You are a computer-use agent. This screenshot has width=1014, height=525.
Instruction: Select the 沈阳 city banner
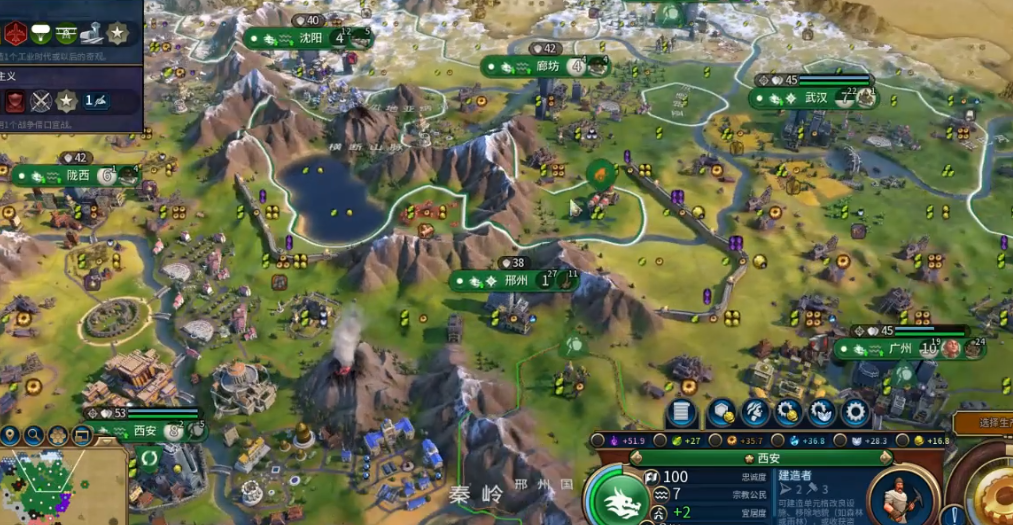311,39
